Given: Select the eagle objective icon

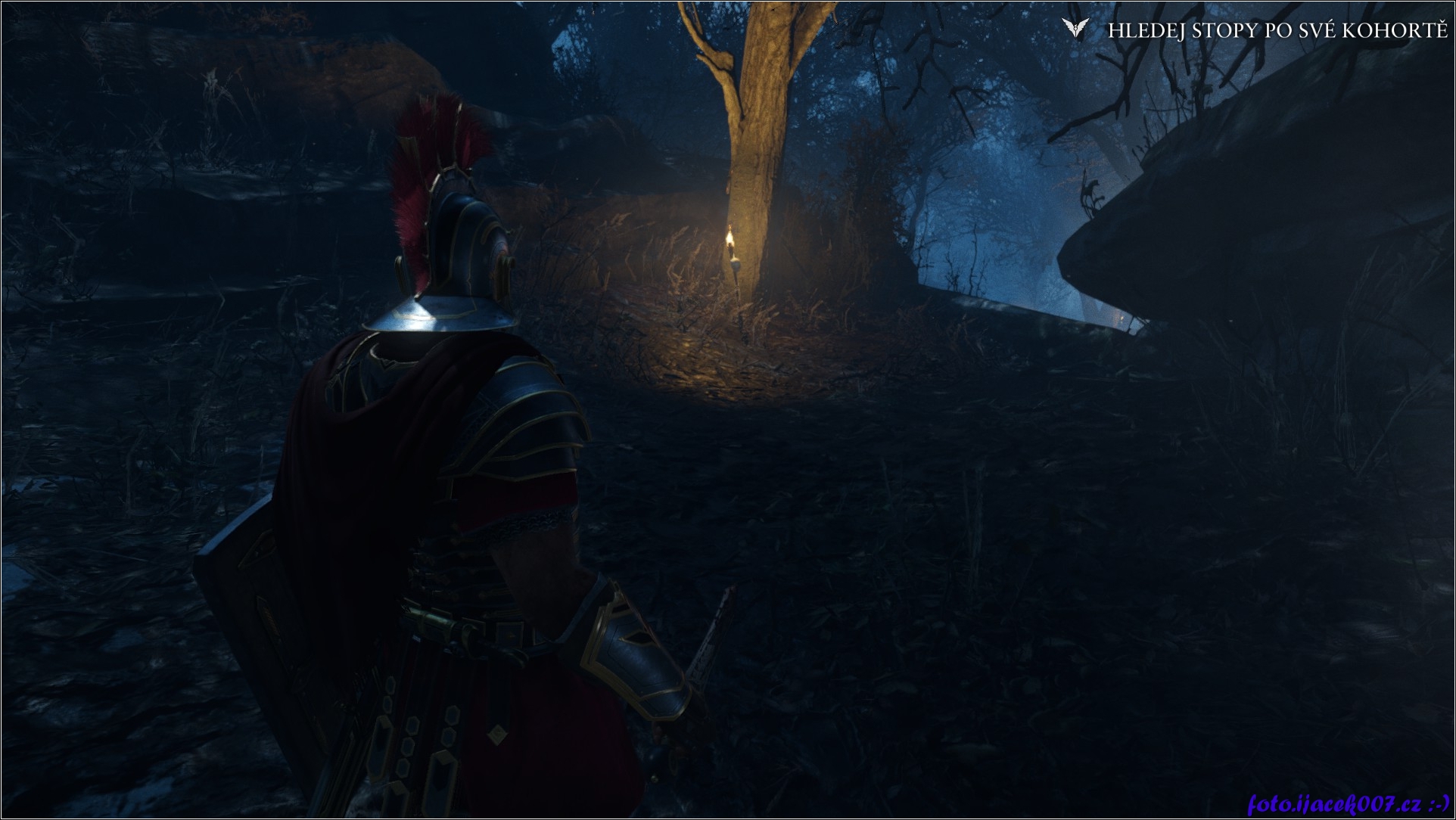Looking at the screenshot, I should [x=1074, y=30].
